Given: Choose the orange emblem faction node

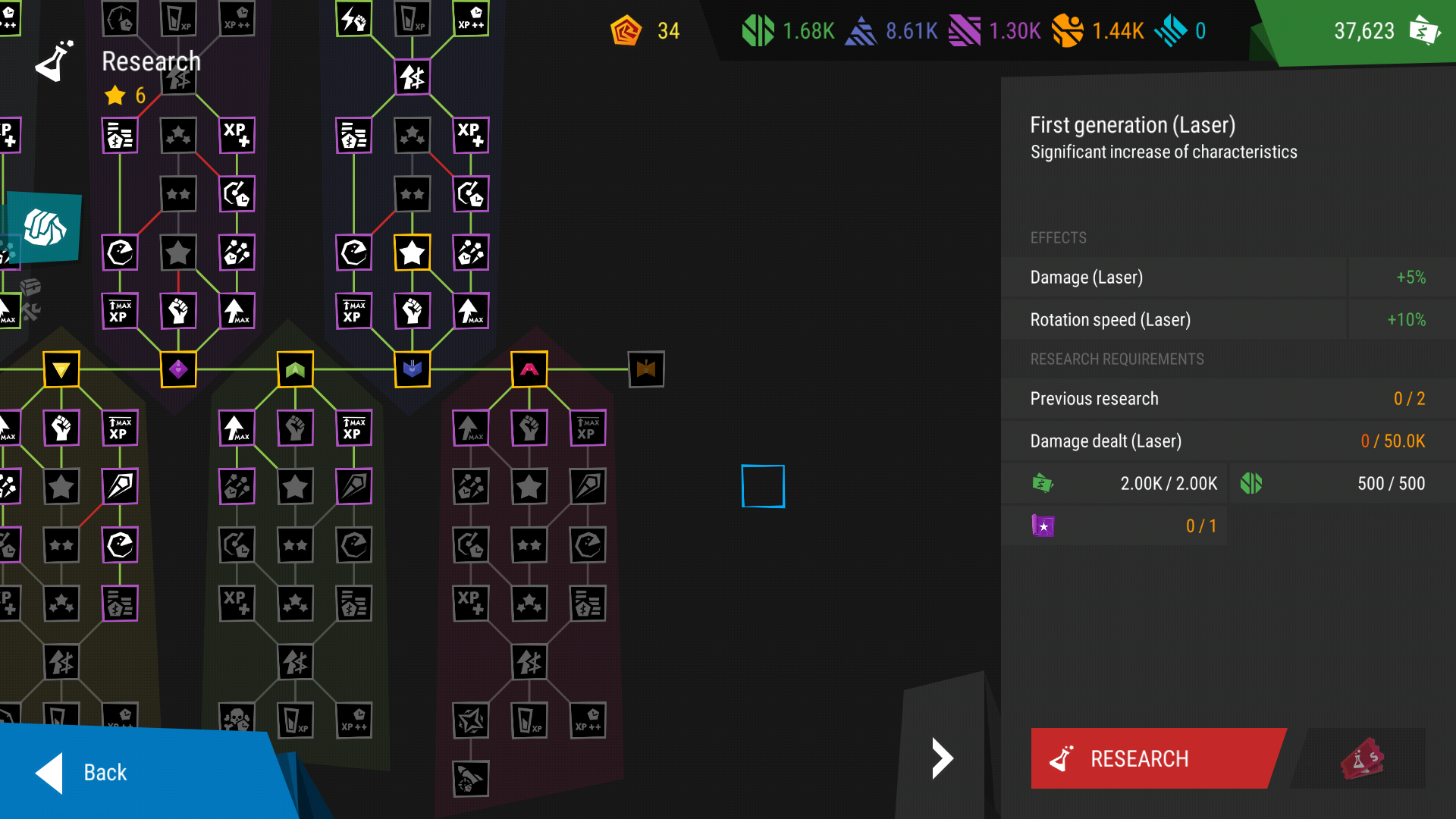Looking at the screenshot, I should [646, 369].
